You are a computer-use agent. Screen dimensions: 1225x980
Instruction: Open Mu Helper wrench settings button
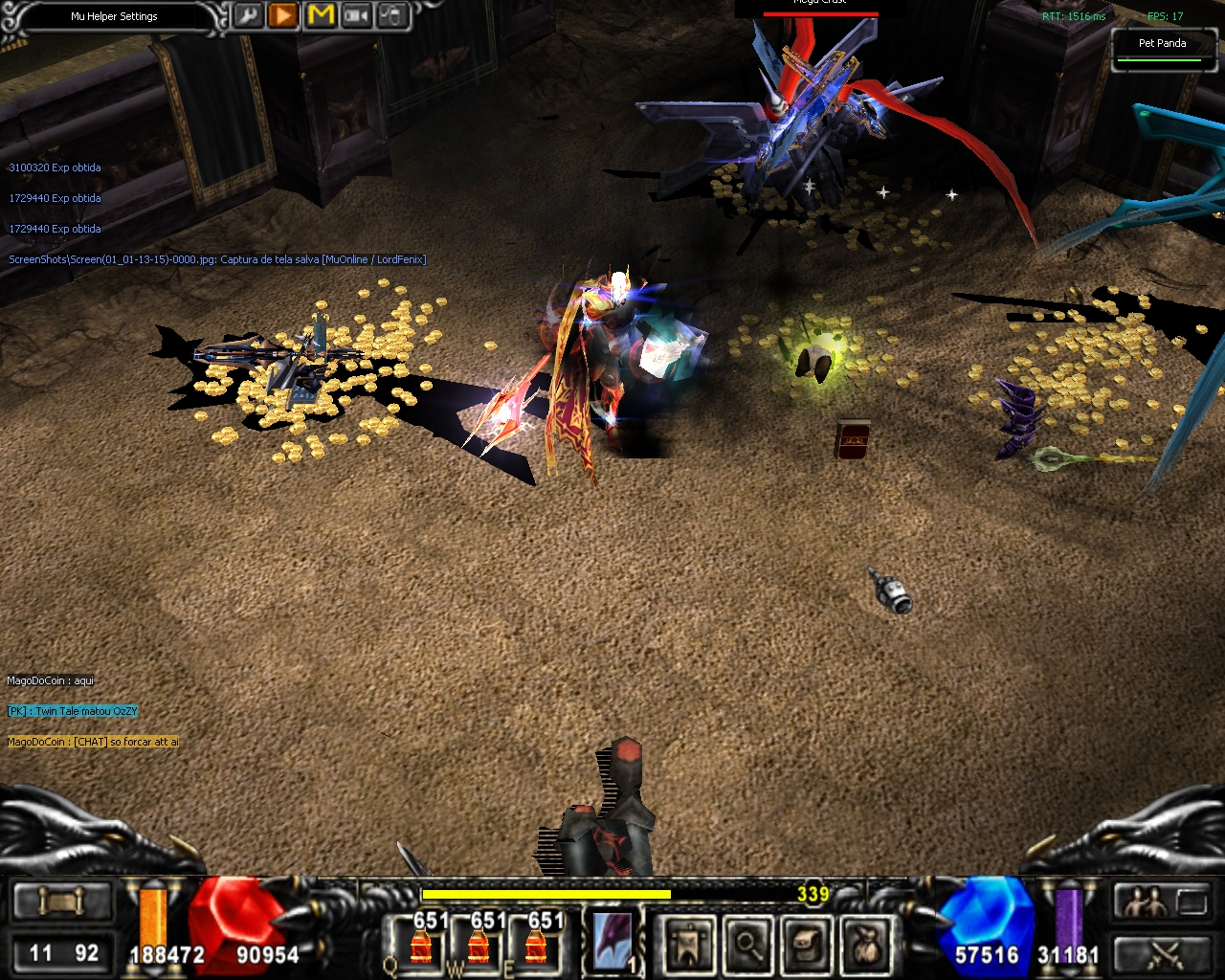point(248,16)
